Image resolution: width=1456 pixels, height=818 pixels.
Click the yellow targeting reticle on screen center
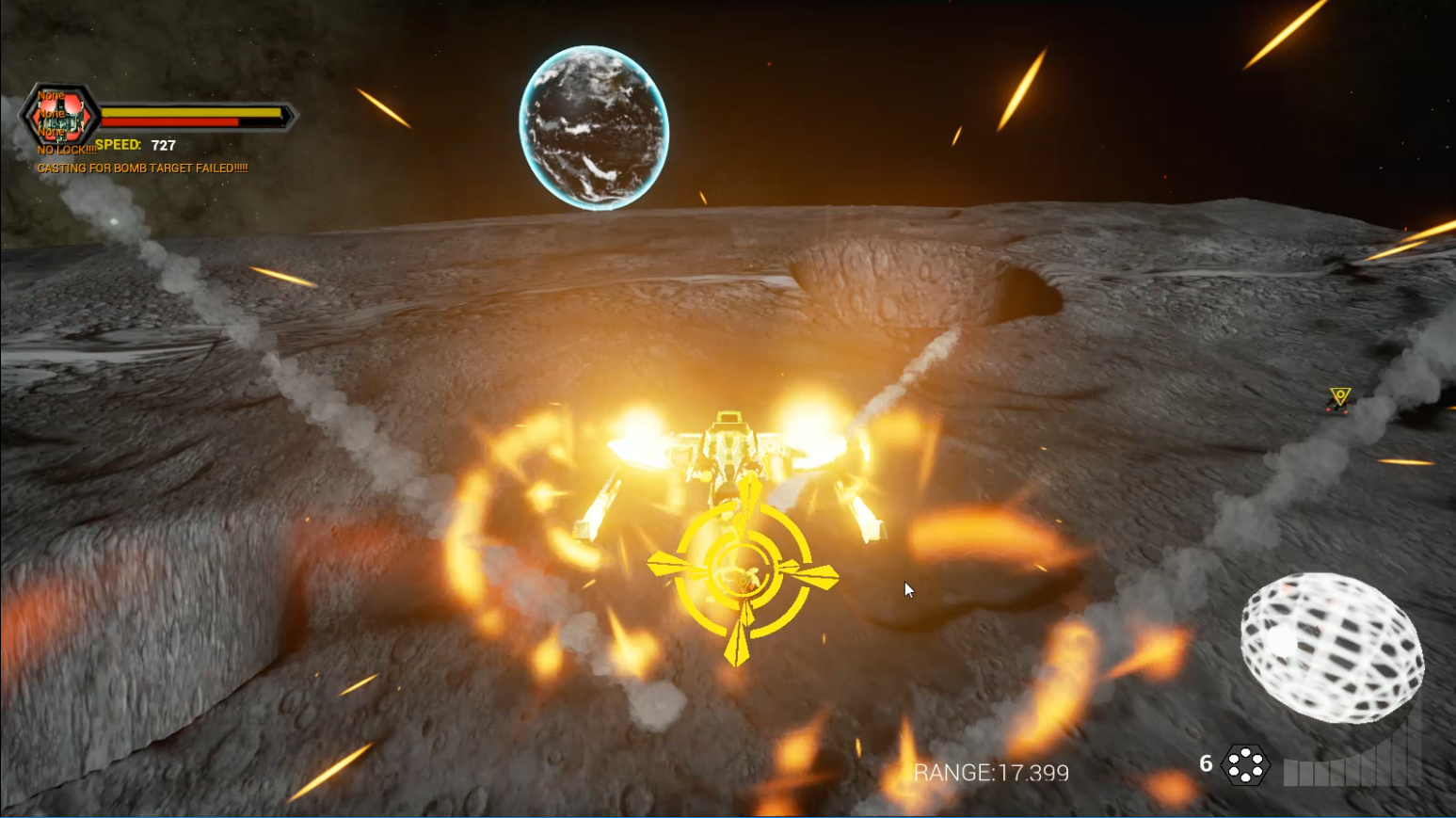(742, 569)
